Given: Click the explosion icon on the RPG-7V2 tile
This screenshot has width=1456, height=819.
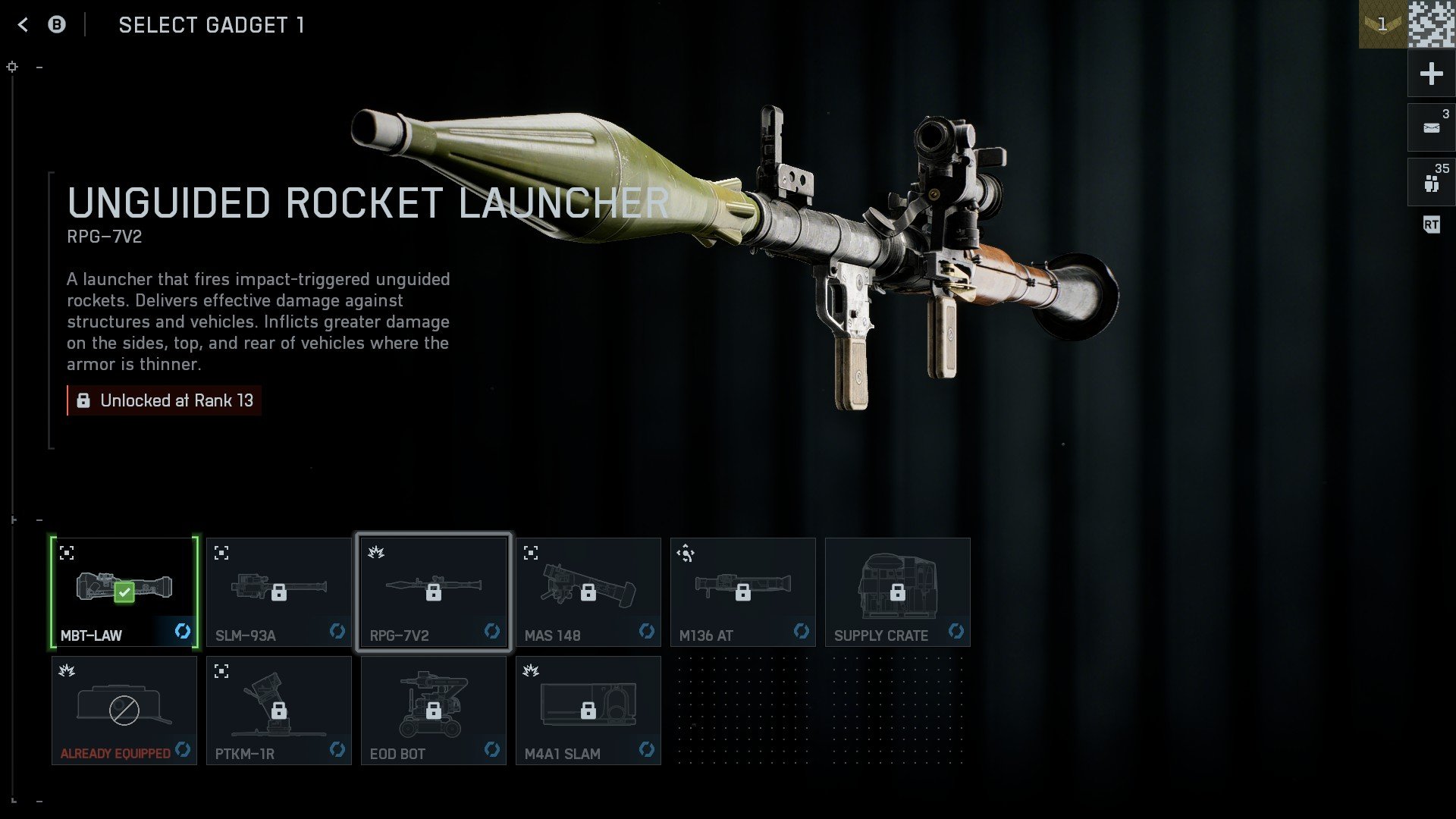Looking at the screenshot, I should (376, 553).
